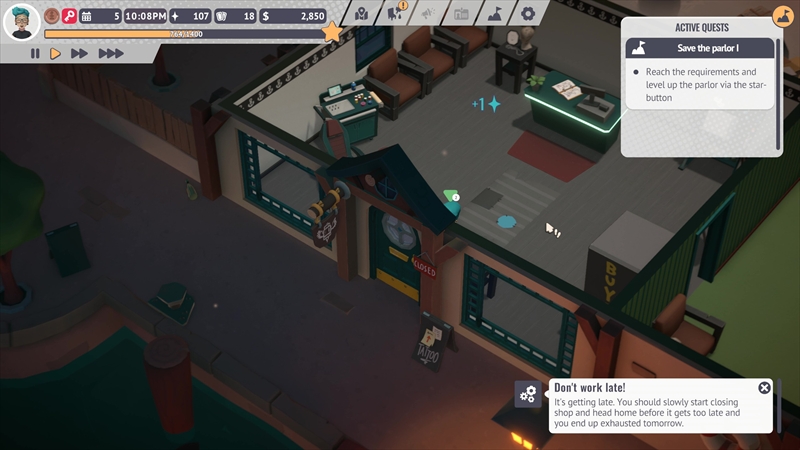Open the gear settings tab
800x450 pixels.
click(x=528, y=14)
